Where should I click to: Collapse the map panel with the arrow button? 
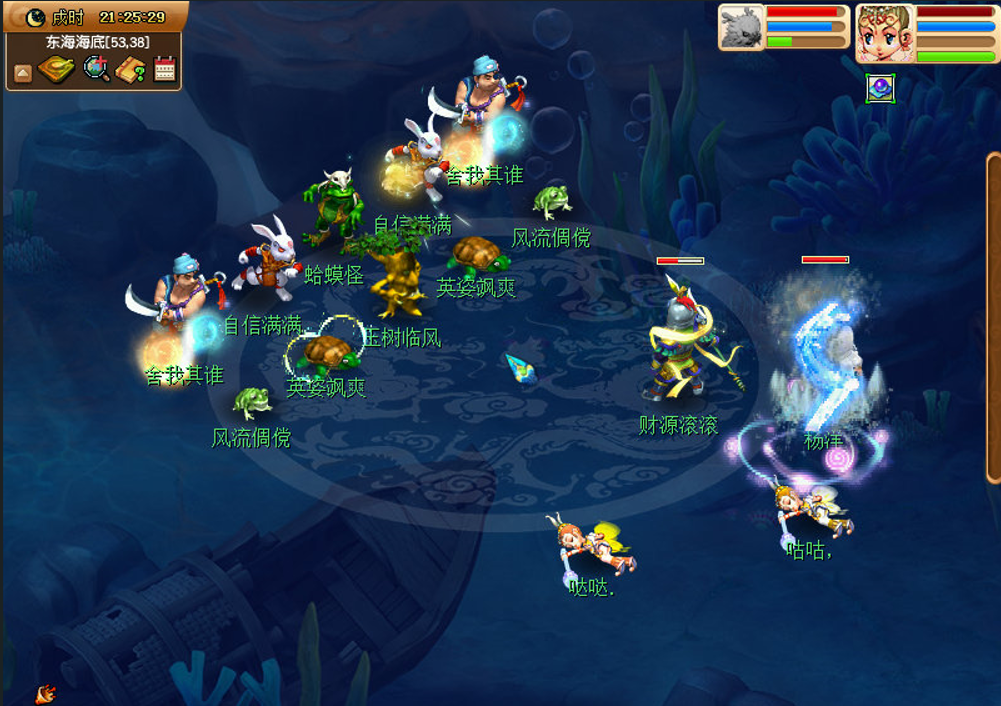pyautogui.click(x=22, y=72)
